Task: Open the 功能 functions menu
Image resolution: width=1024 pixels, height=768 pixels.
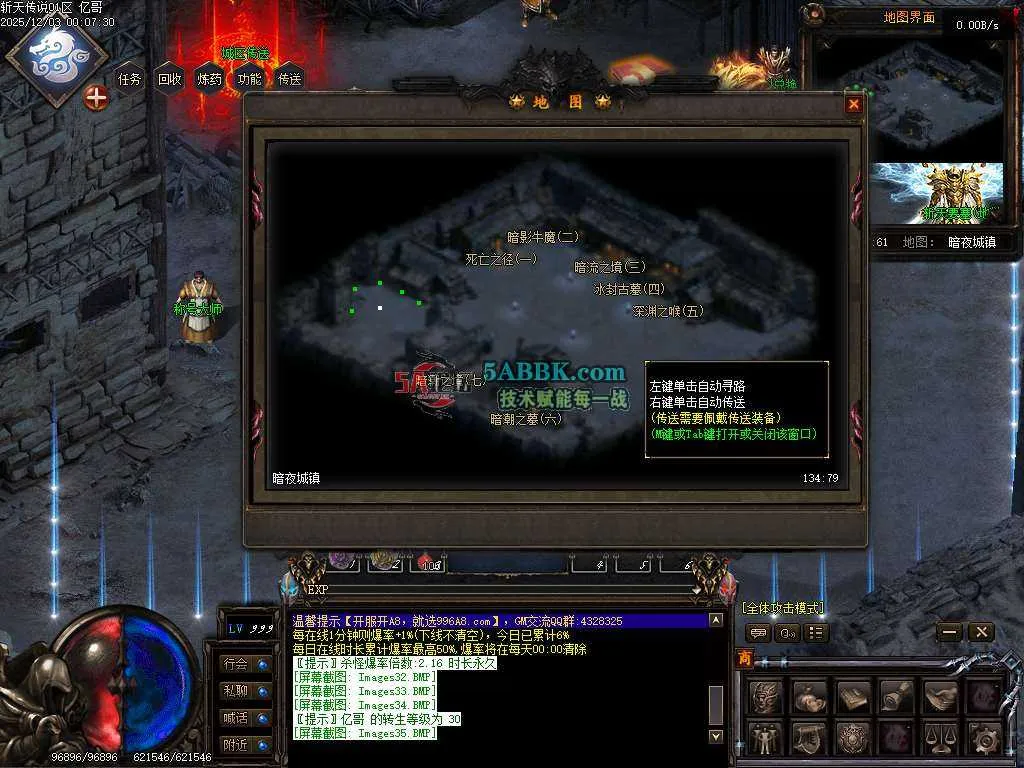Action: tap(250, 79)
